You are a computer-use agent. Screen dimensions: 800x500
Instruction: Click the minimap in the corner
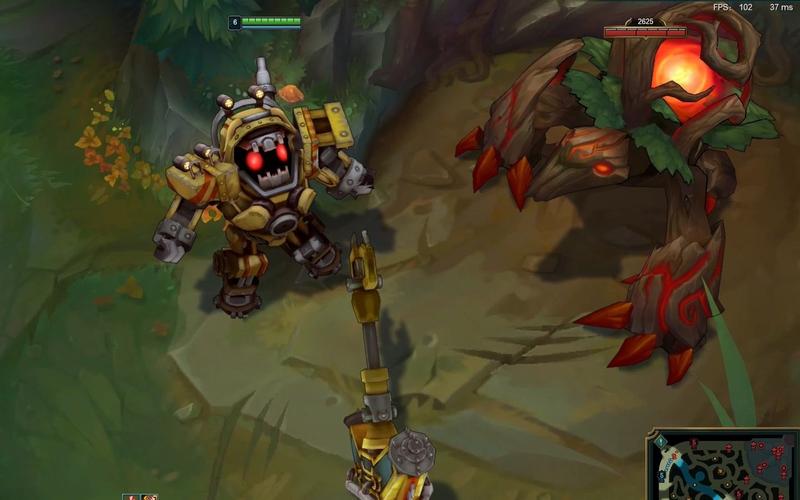(726, 468)
